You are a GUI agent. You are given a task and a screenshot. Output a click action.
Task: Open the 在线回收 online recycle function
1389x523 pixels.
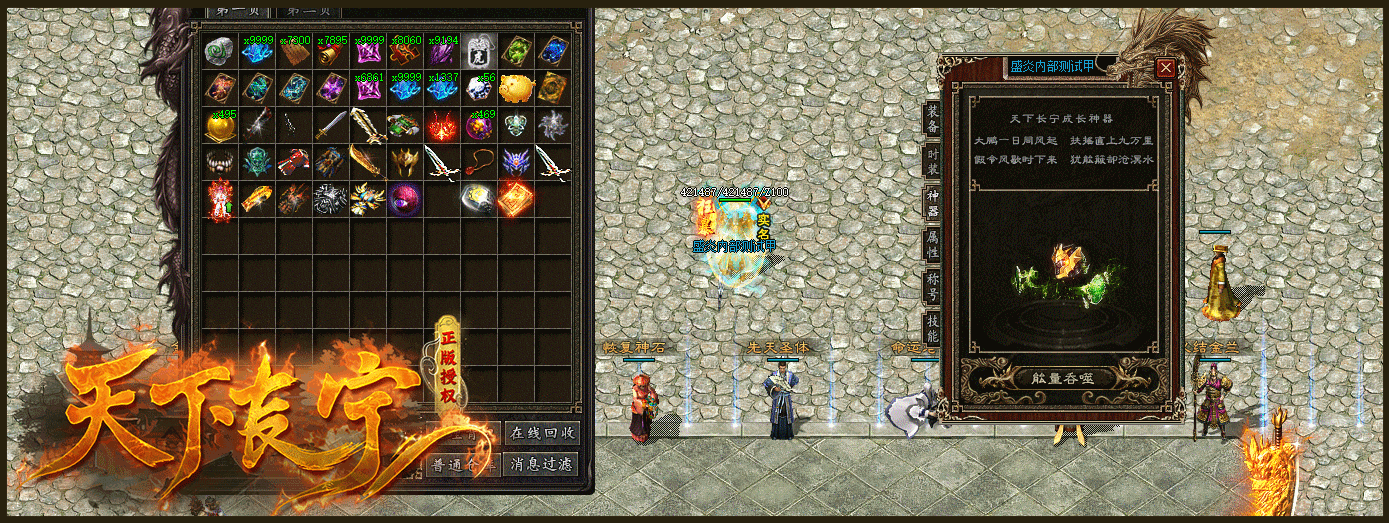(x=541, y=433)
